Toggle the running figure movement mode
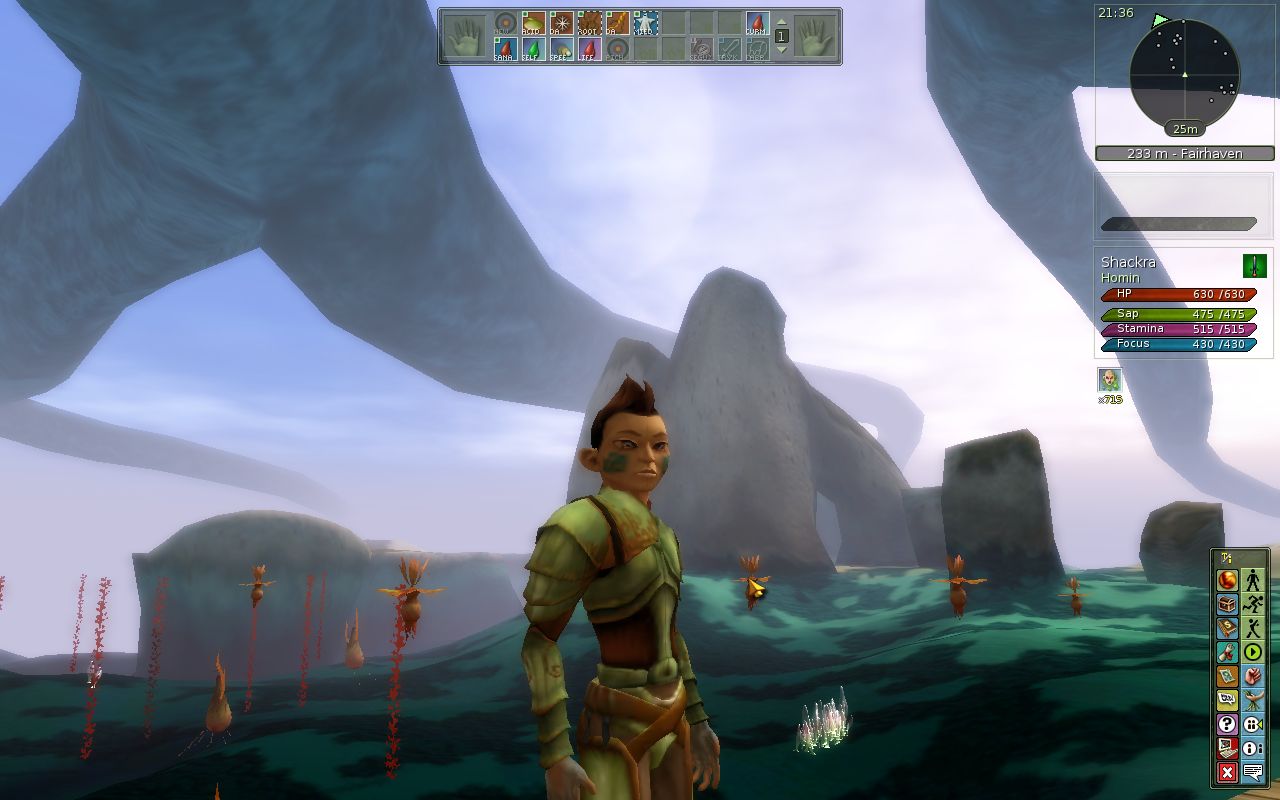Viewport: 1280px width, 800px height. pyautogui.click(x=1253, y=604)
